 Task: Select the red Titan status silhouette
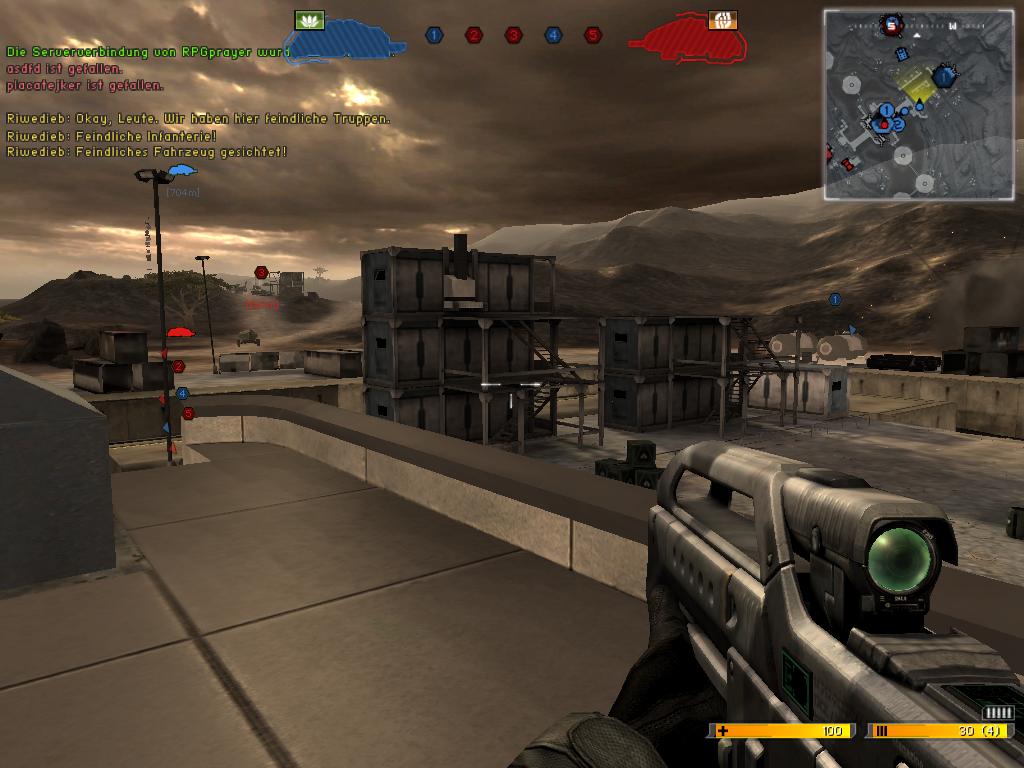[690, 41]
